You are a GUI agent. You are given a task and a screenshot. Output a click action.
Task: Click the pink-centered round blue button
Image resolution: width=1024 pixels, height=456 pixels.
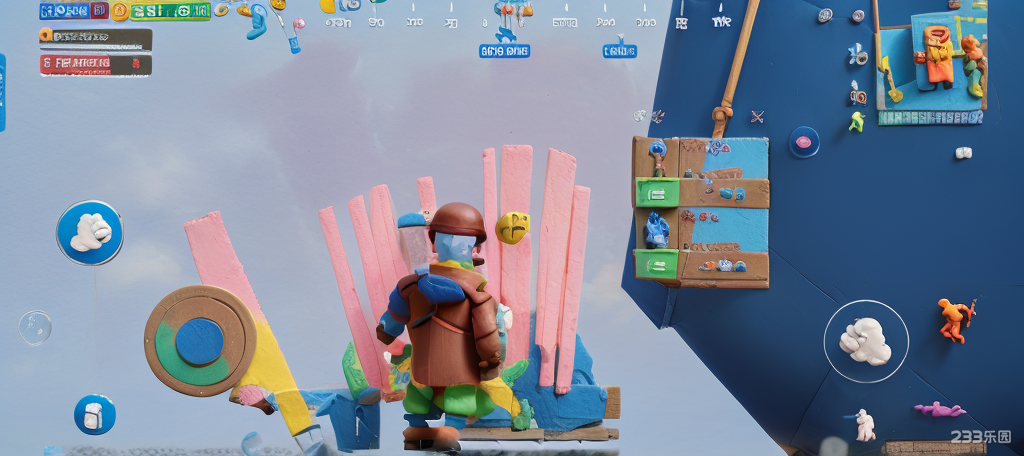click(x=803, y=141)
